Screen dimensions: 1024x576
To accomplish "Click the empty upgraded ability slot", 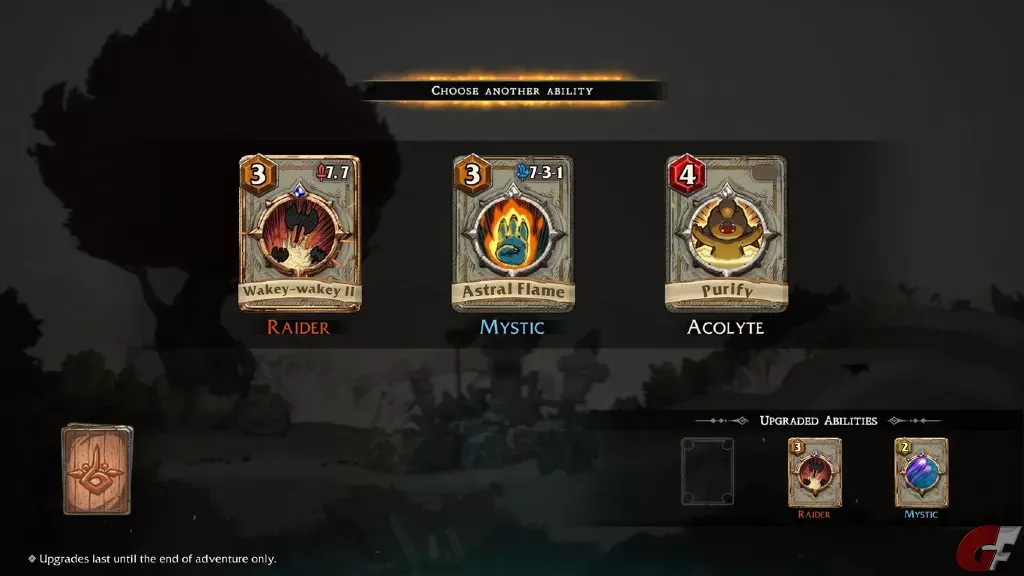I will [x=707, y=471].
